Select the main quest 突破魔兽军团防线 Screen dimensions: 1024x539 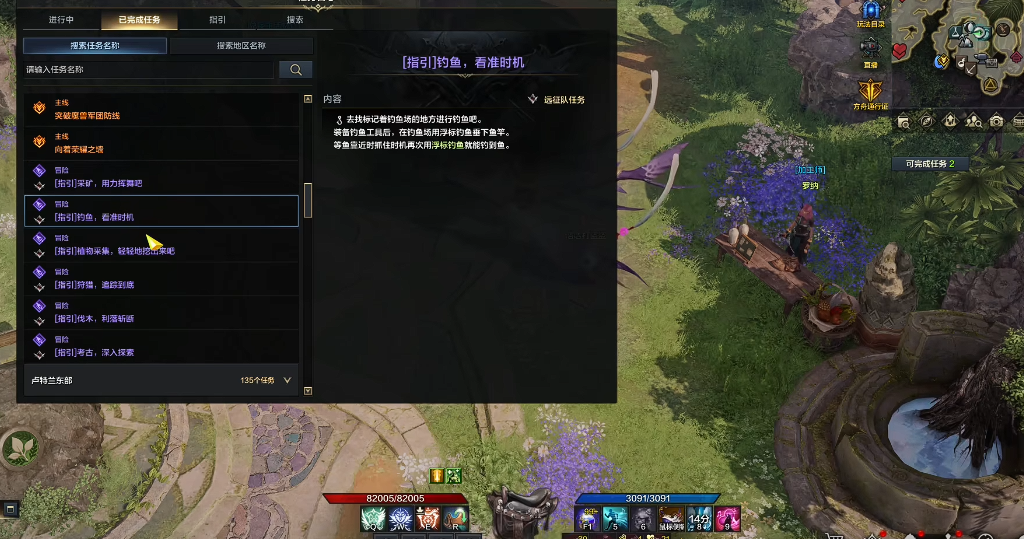(160, 109)
